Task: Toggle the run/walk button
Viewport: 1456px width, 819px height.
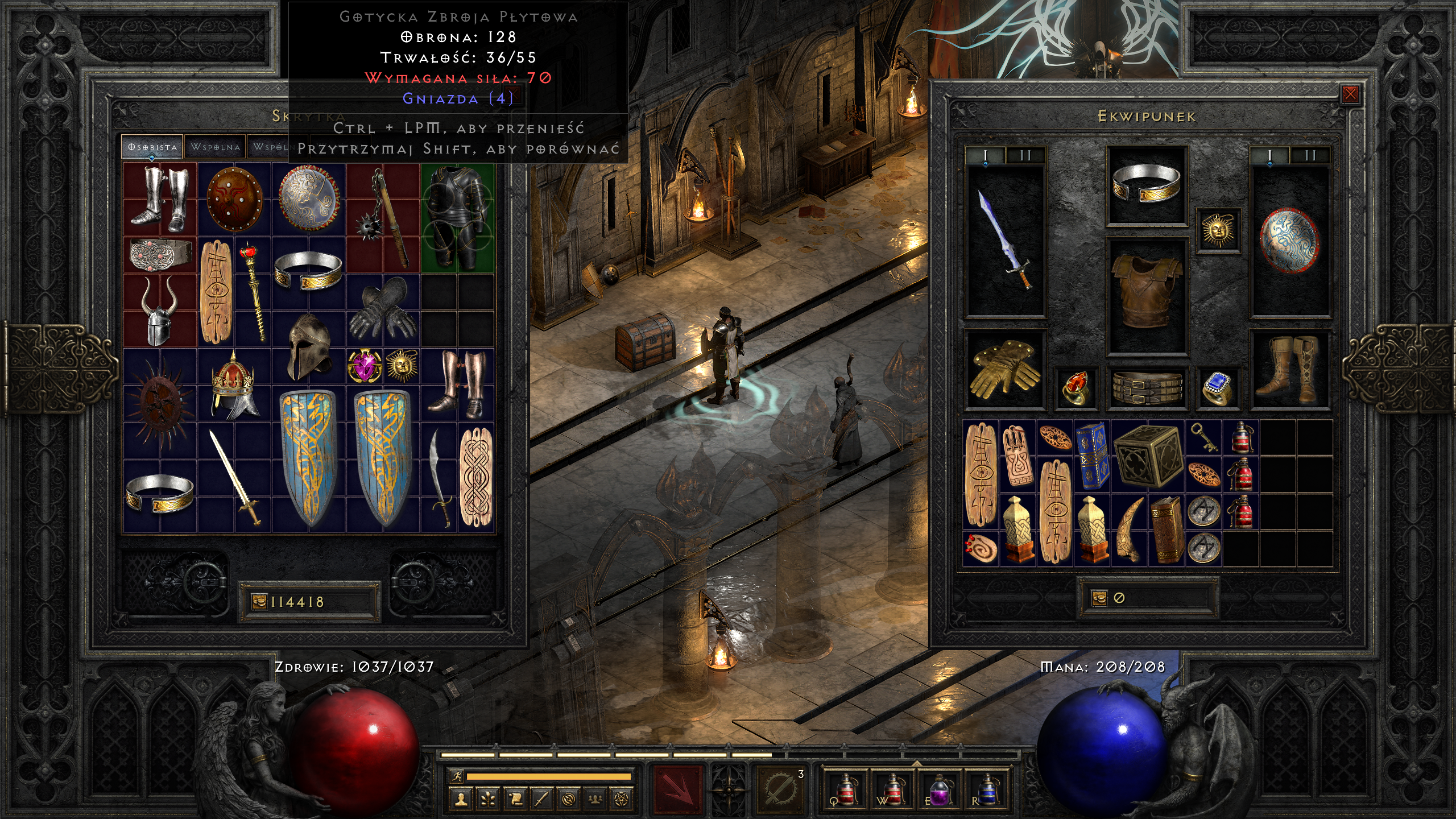Action: 456,776
